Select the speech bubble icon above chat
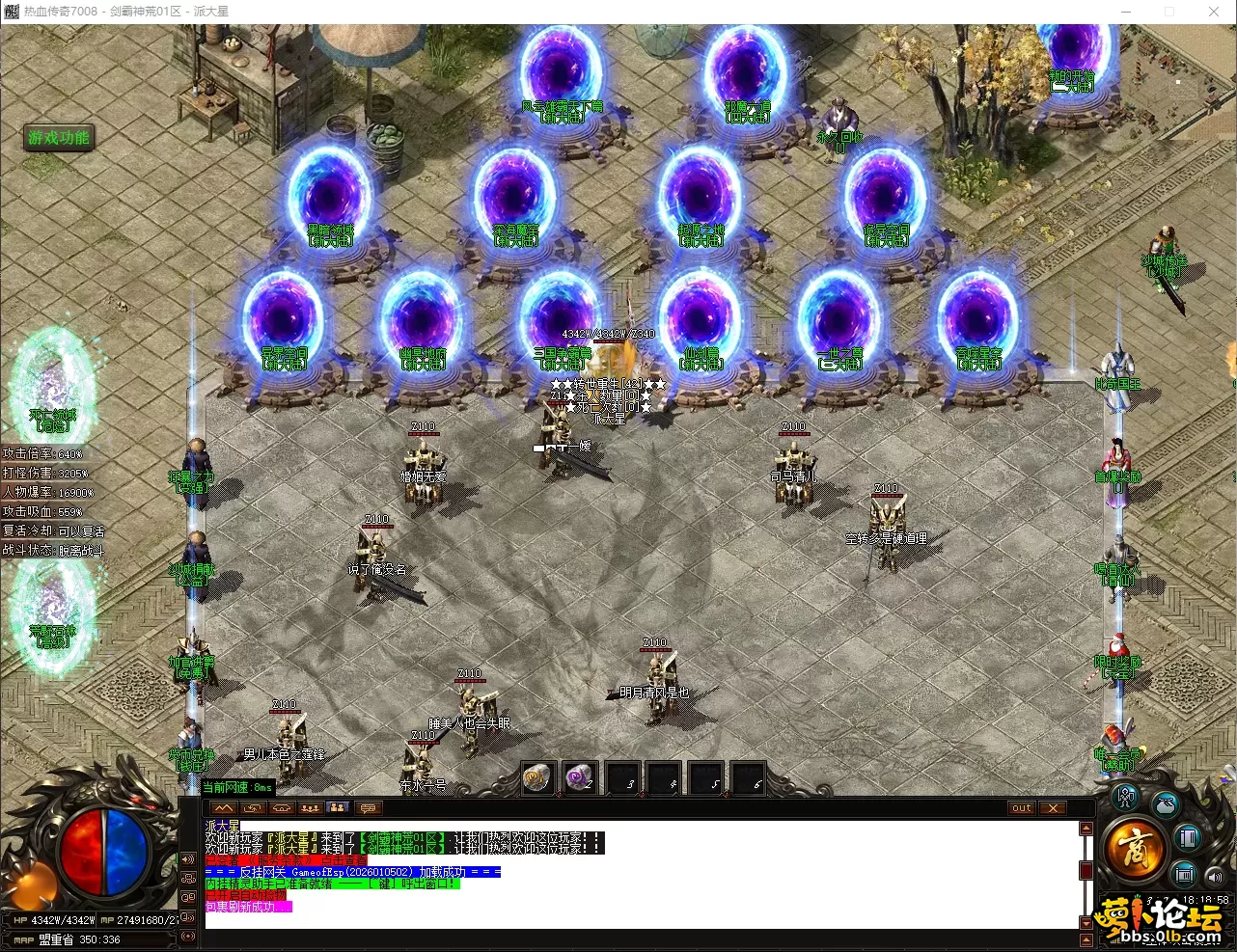 [367, 808]
